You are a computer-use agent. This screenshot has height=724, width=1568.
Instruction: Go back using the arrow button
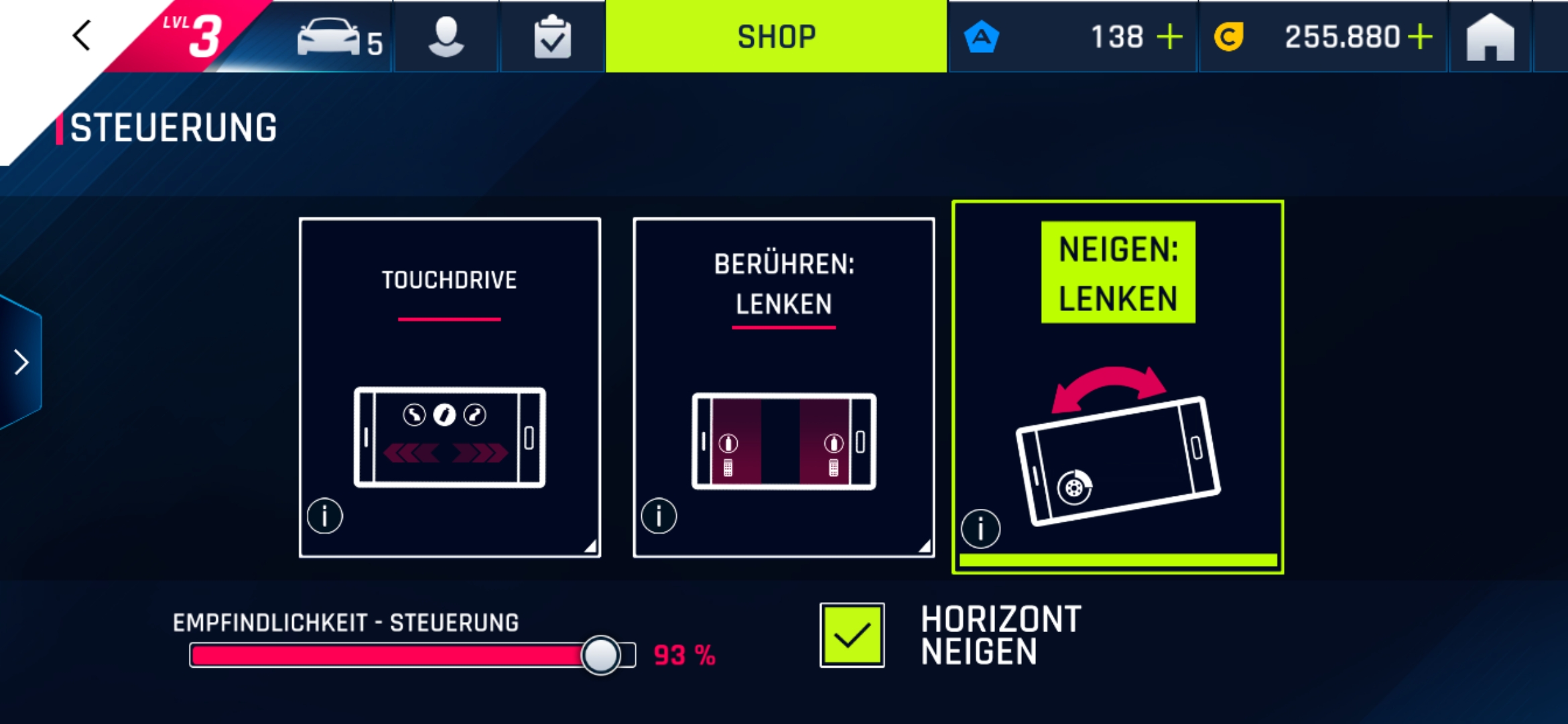(x=80, y=35)
